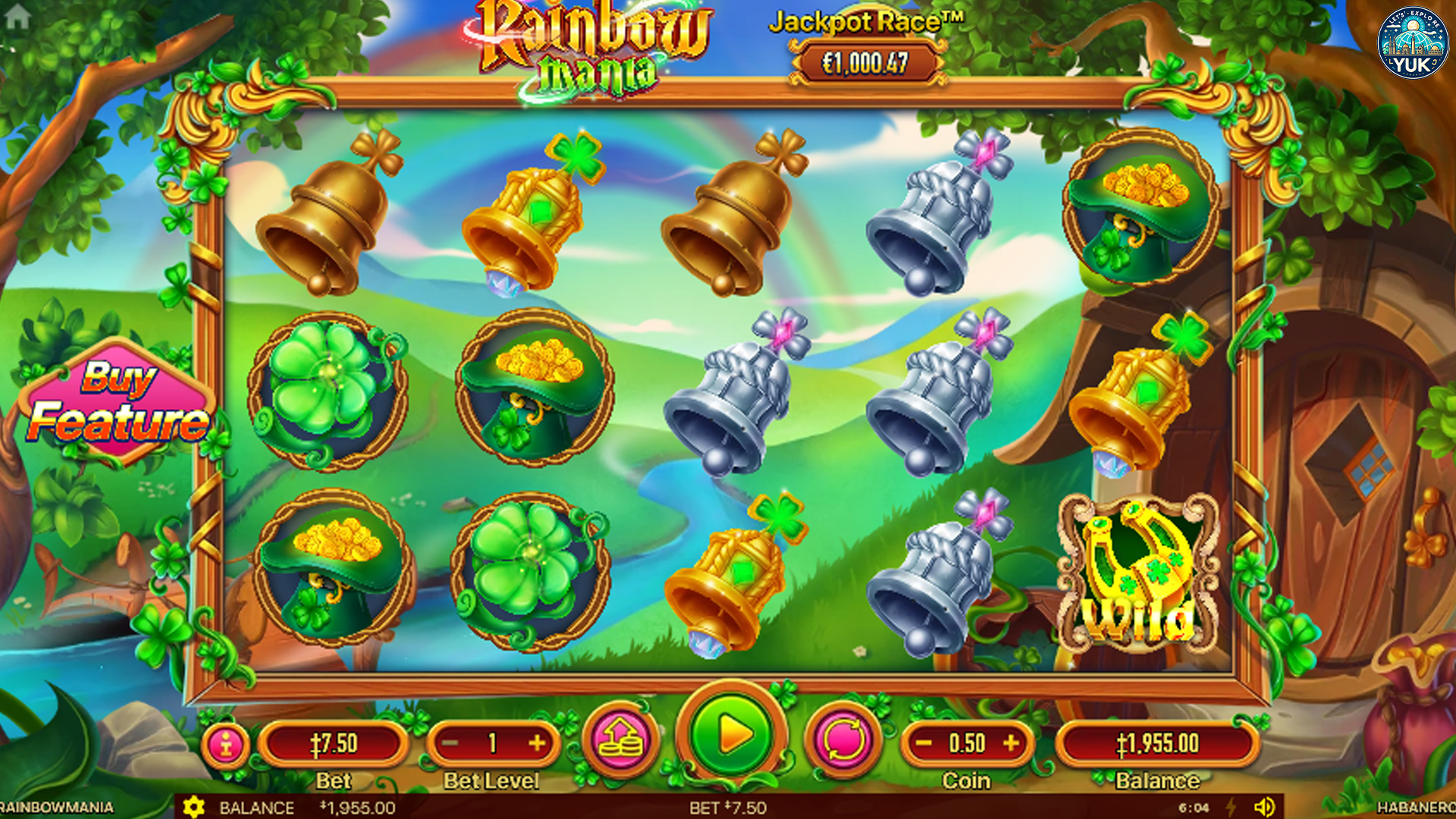Open the Buy Feature panel
The width and height of the screenshot is (1456, 819).
point(118,400)
